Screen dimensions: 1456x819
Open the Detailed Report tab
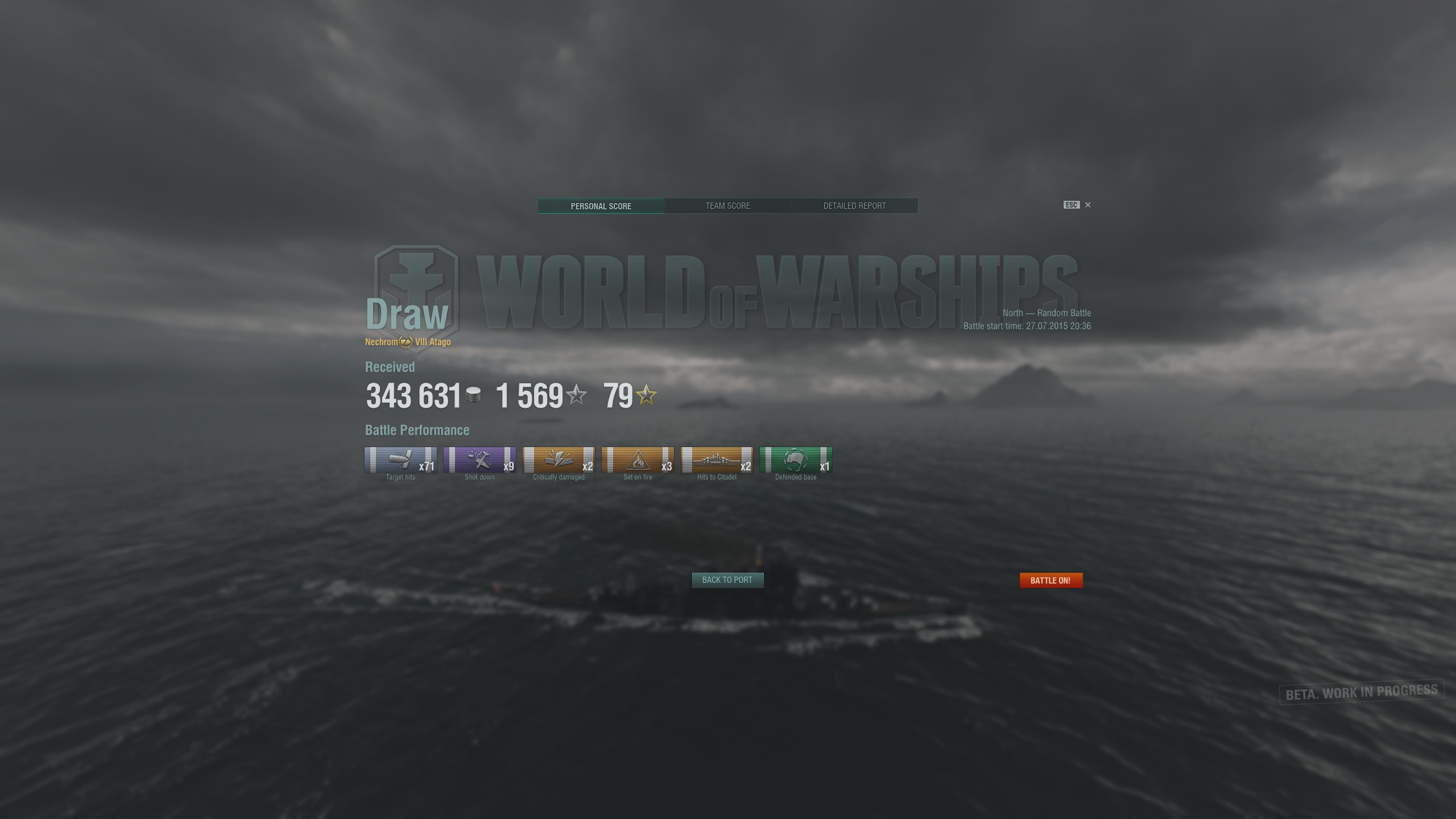point(855,205)
